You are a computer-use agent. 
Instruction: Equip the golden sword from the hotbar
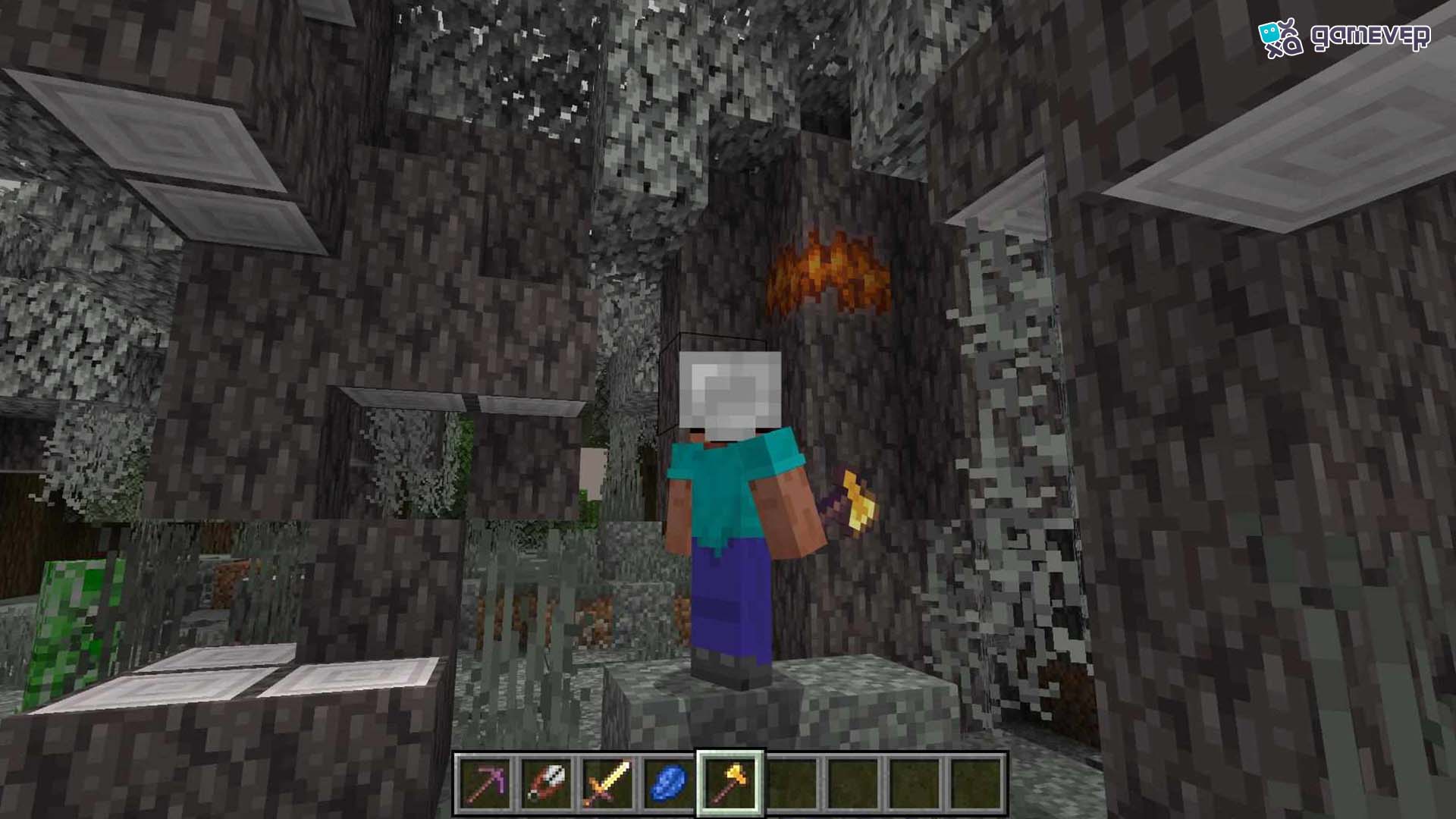(x=608, y=783)
